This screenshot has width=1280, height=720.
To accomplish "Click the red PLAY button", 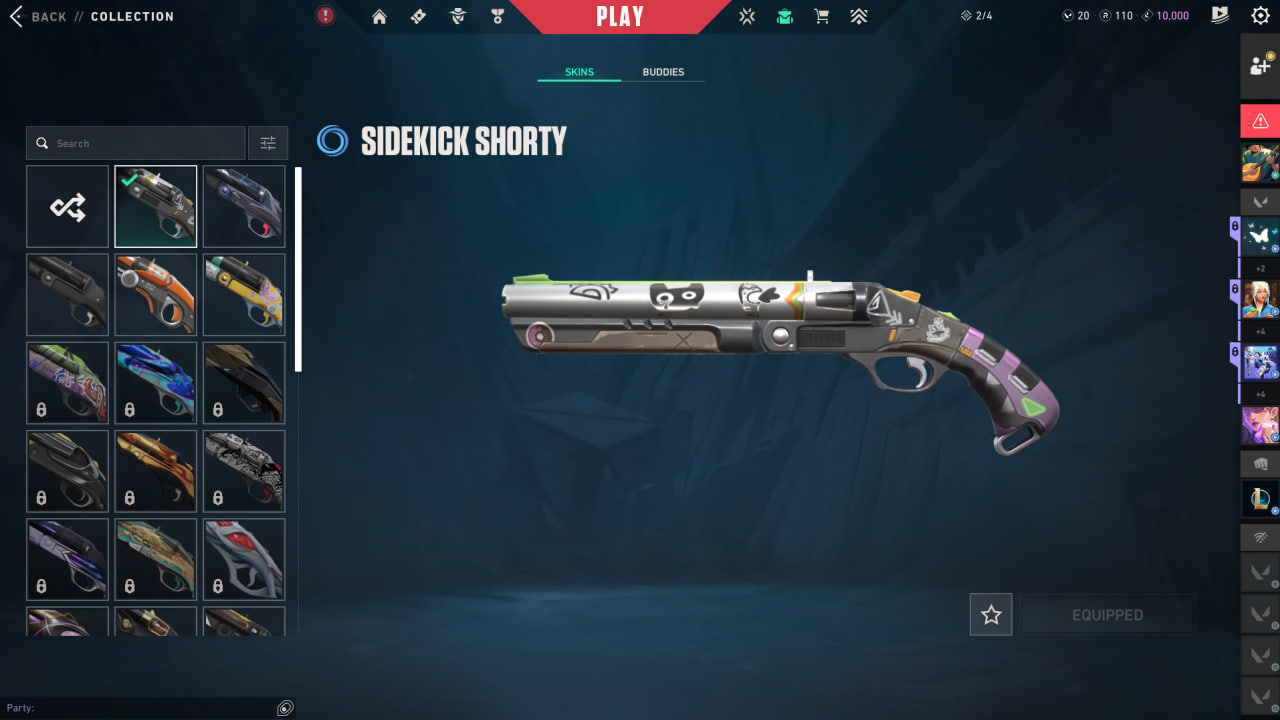I will click(619, 16).
